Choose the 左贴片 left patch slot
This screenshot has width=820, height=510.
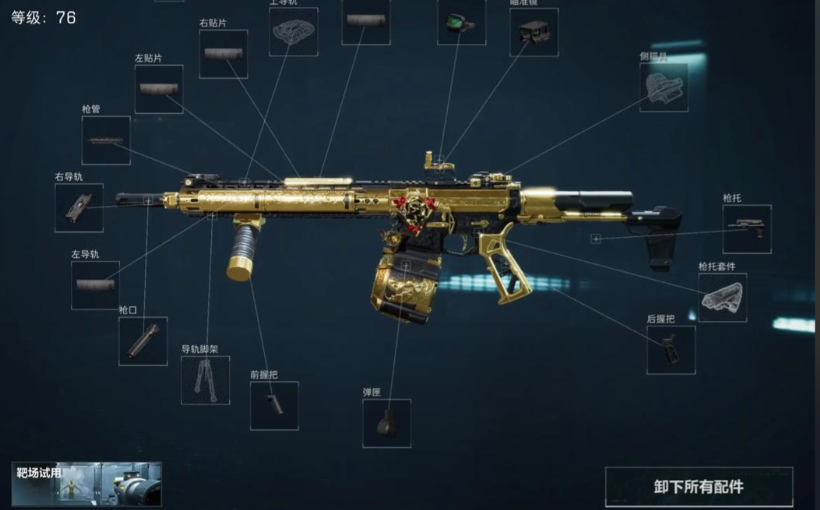tap(159, 89)
